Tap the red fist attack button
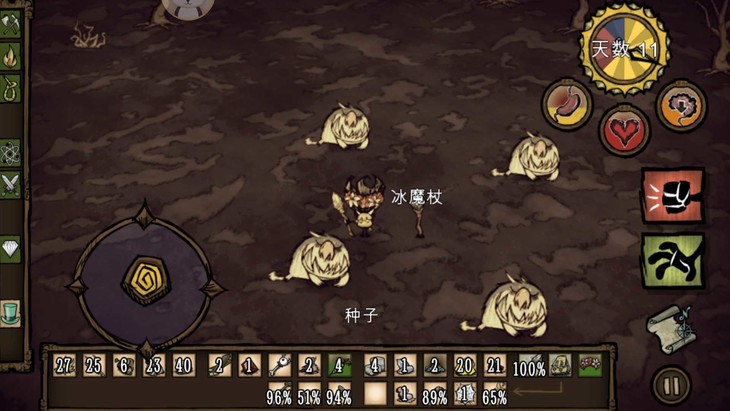This screenshot has height=411, width=730. tap(672, 196)
